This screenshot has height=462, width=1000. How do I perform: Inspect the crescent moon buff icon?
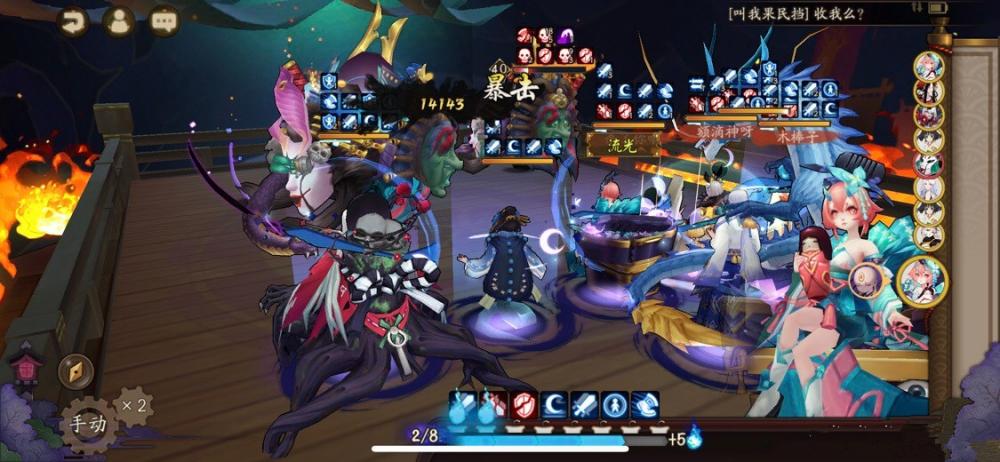pos(555,405)
